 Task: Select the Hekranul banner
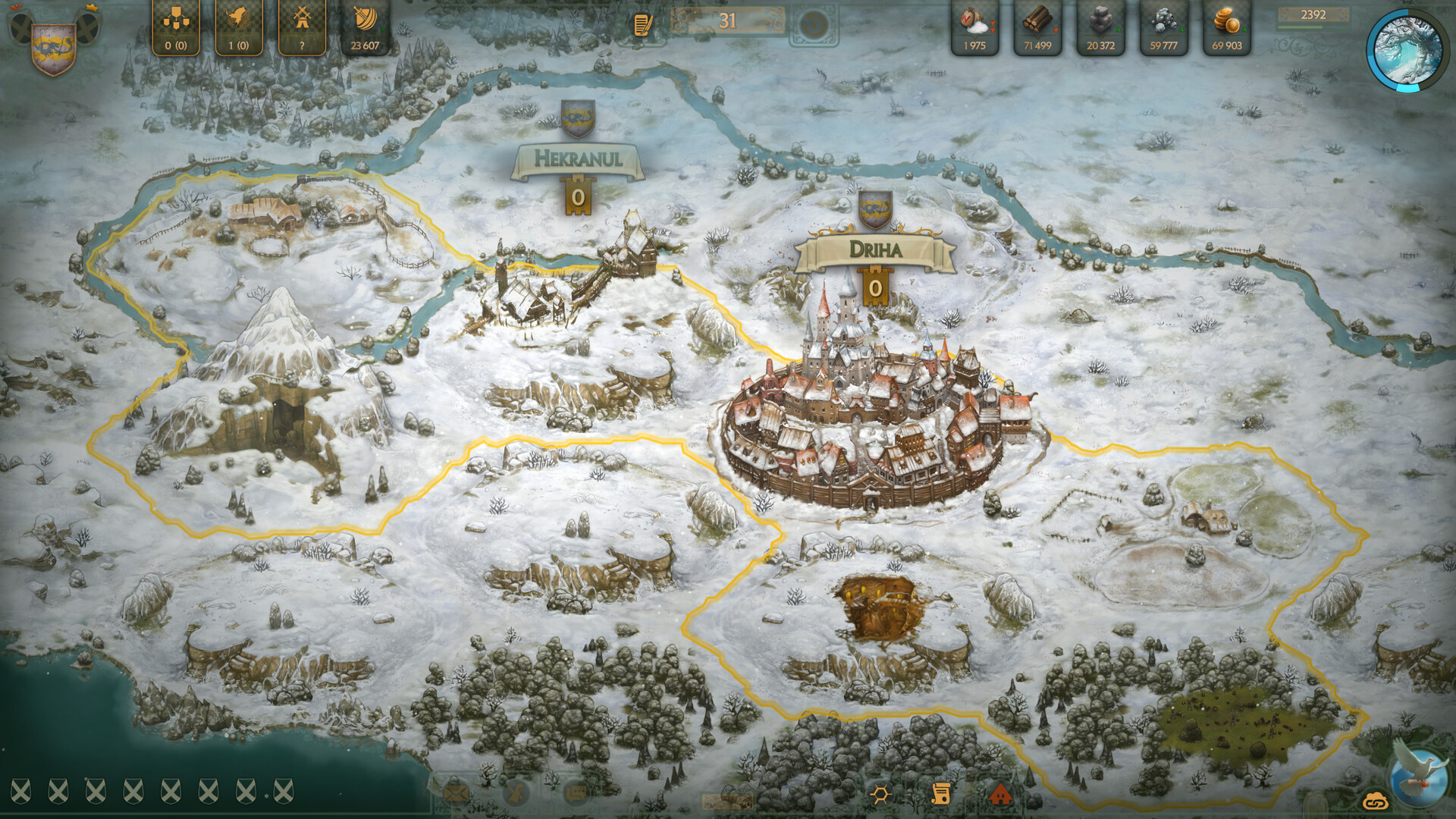point(579,158)
